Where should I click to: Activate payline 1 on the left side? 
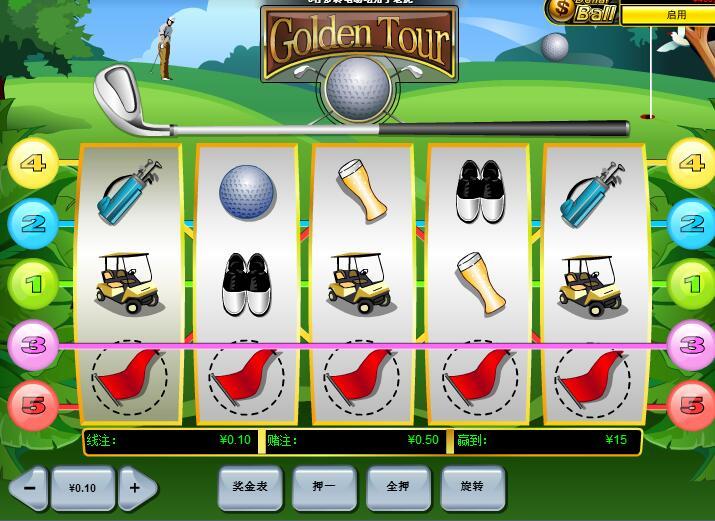point(33,285)
